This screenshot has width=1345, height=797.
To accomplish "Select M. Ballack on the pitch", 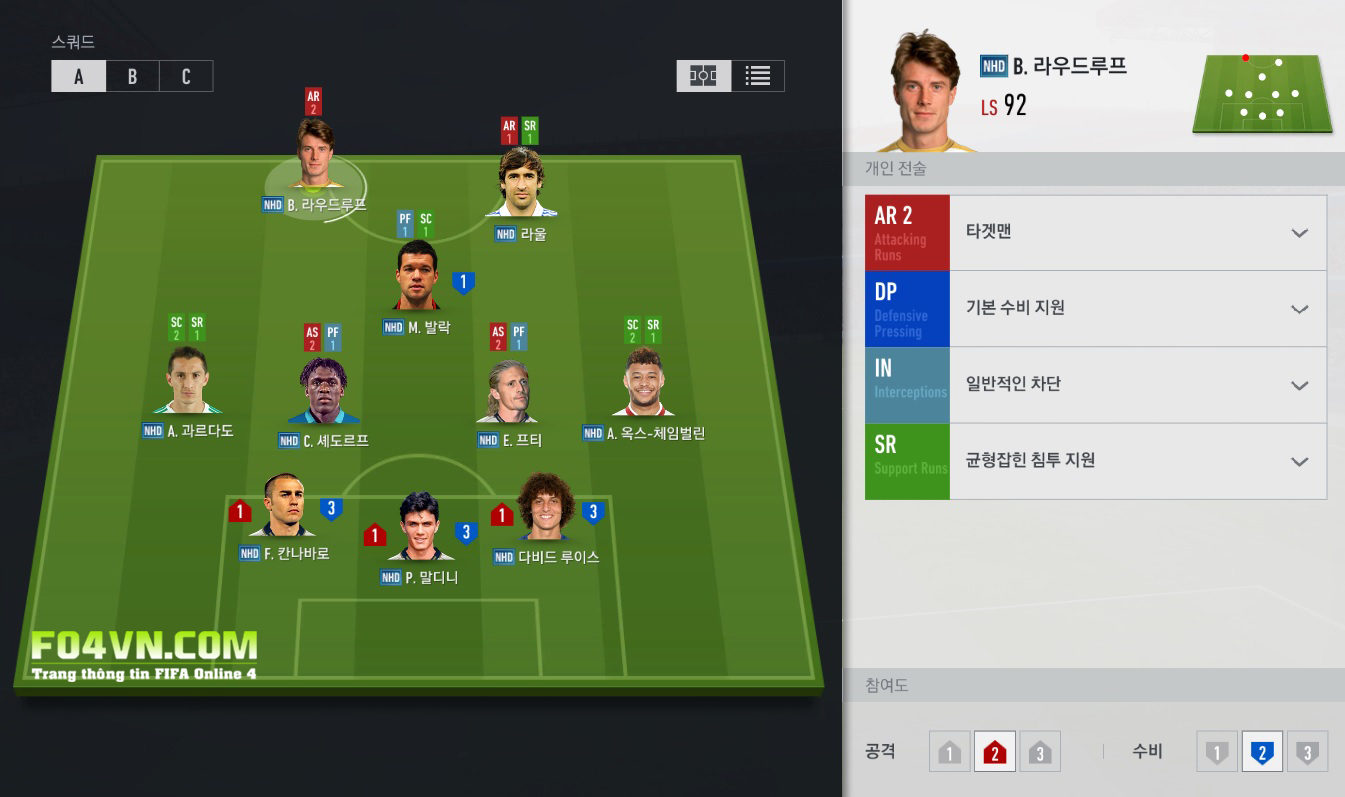I will pyautogui.click(x=417, y=277).
